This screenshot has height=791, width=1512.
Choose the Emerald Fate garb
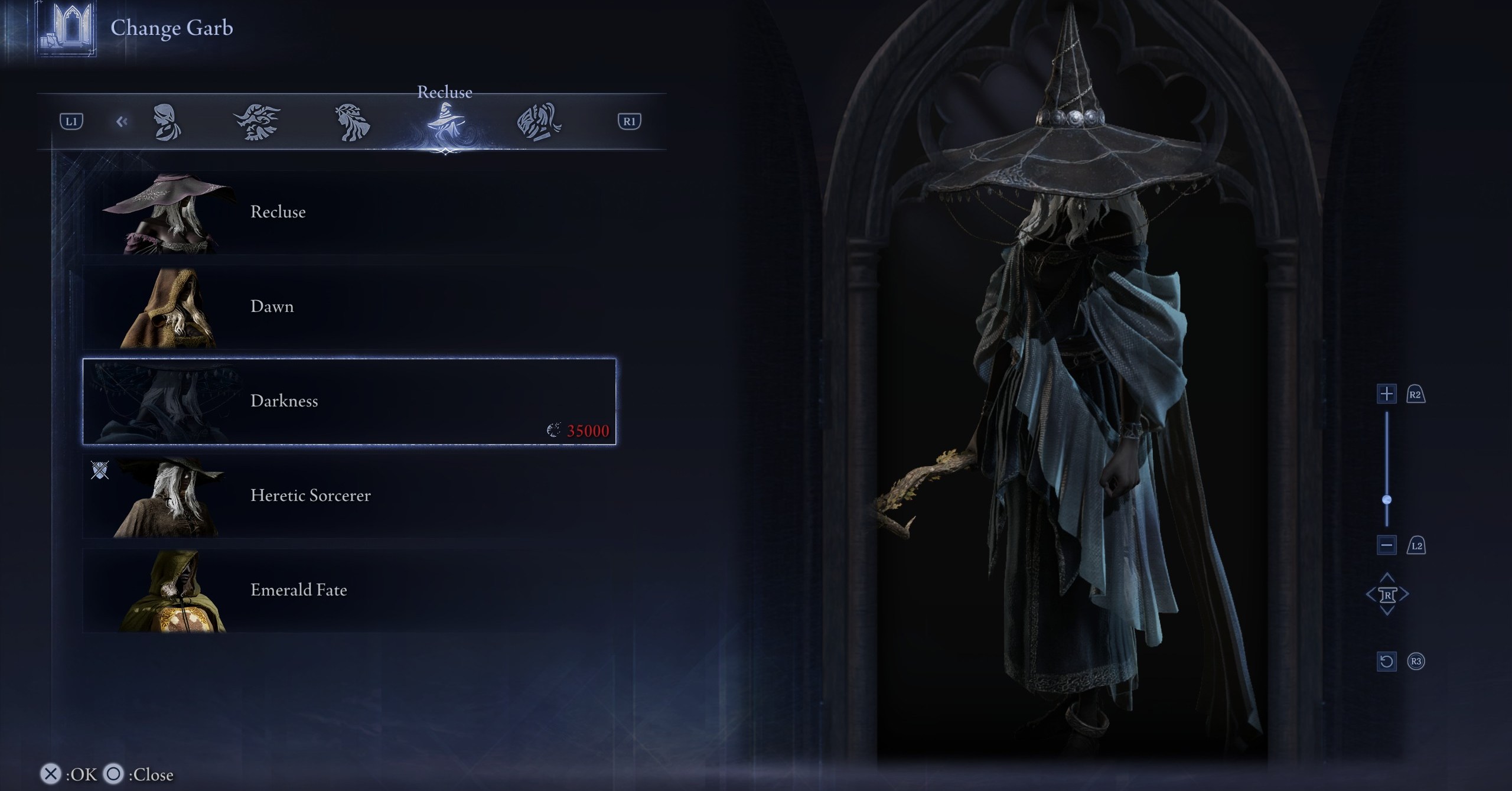(348, 590)
